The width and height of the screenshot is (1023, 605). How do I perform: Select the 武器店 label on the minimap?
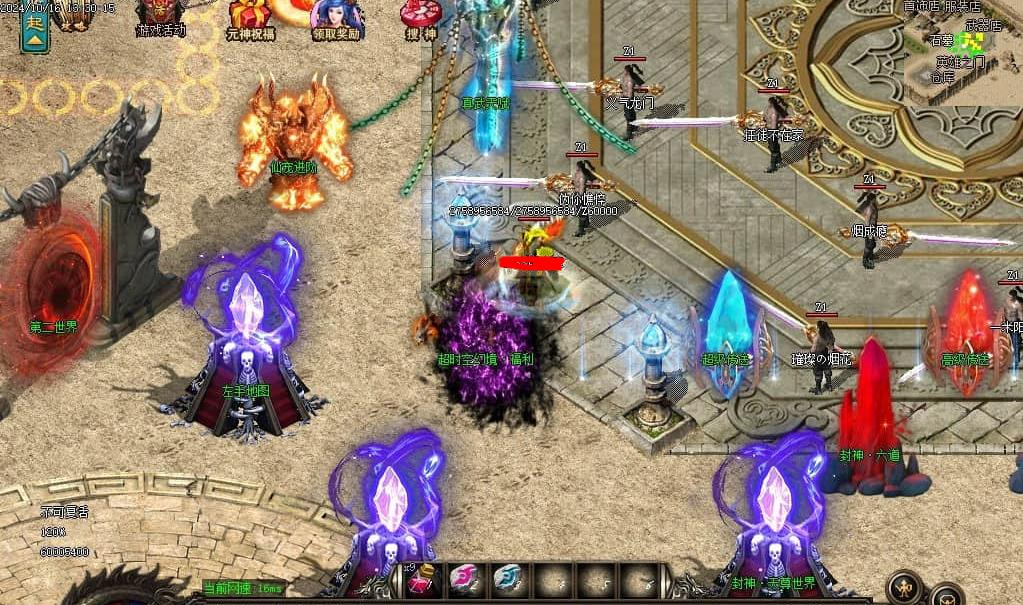pos(982,25)
